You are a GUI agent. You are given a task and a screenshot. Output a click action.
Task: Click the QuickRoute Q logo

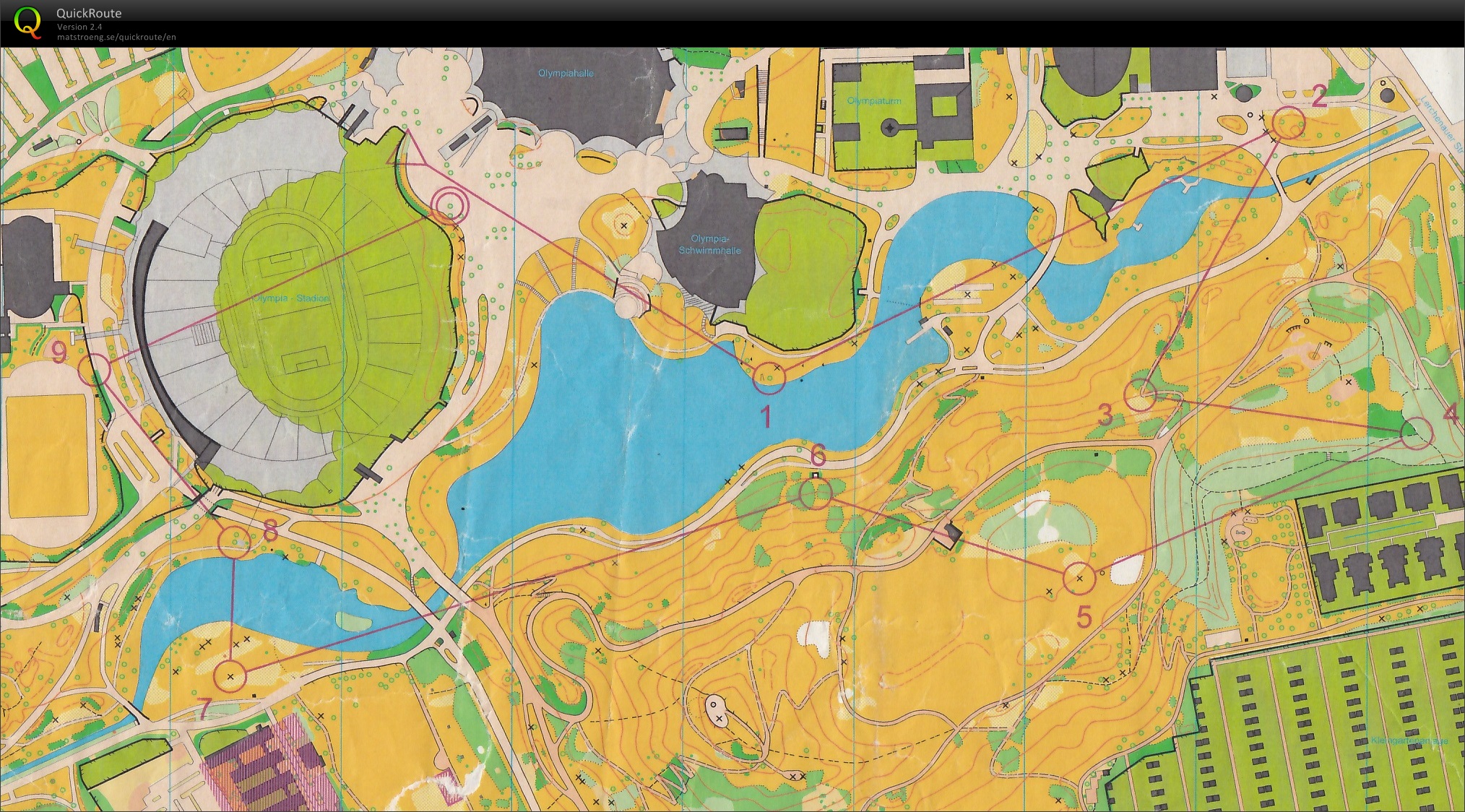pyautogui.click(x=27, y=22)
